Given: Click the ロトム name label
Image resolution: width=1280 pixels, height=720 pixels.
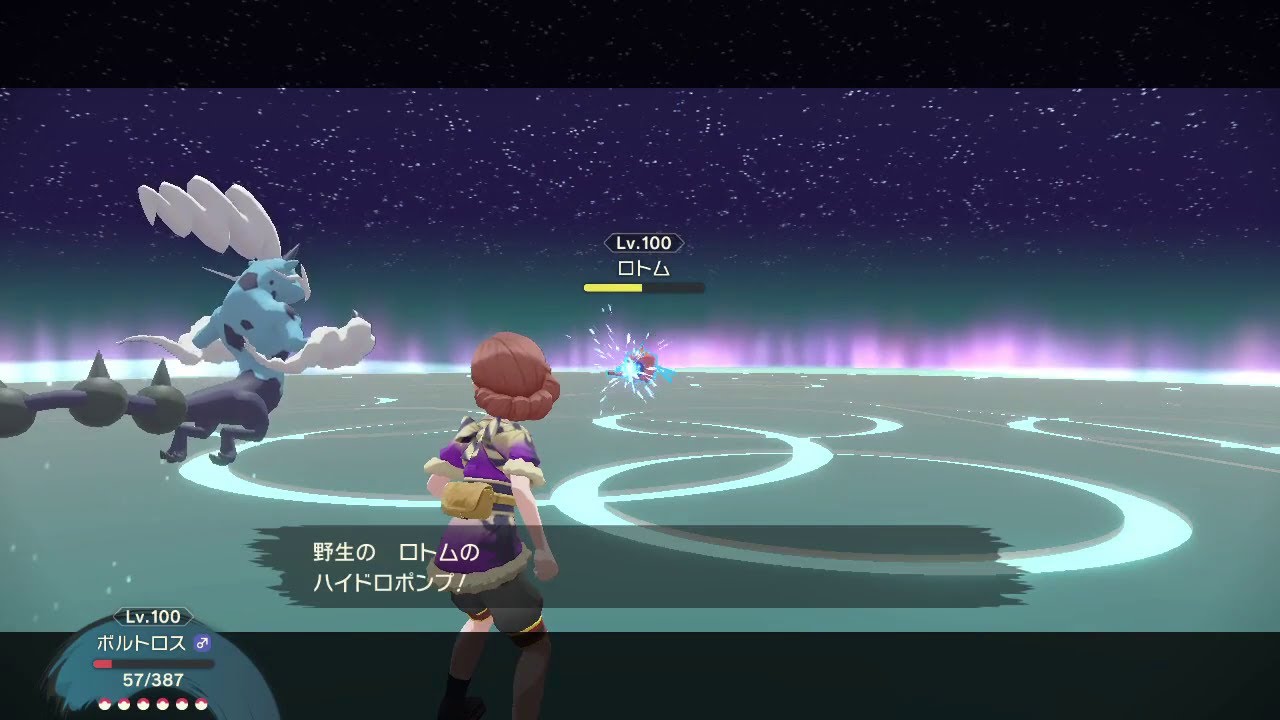Looking at the screenshot, I should (x=644, y=266).
